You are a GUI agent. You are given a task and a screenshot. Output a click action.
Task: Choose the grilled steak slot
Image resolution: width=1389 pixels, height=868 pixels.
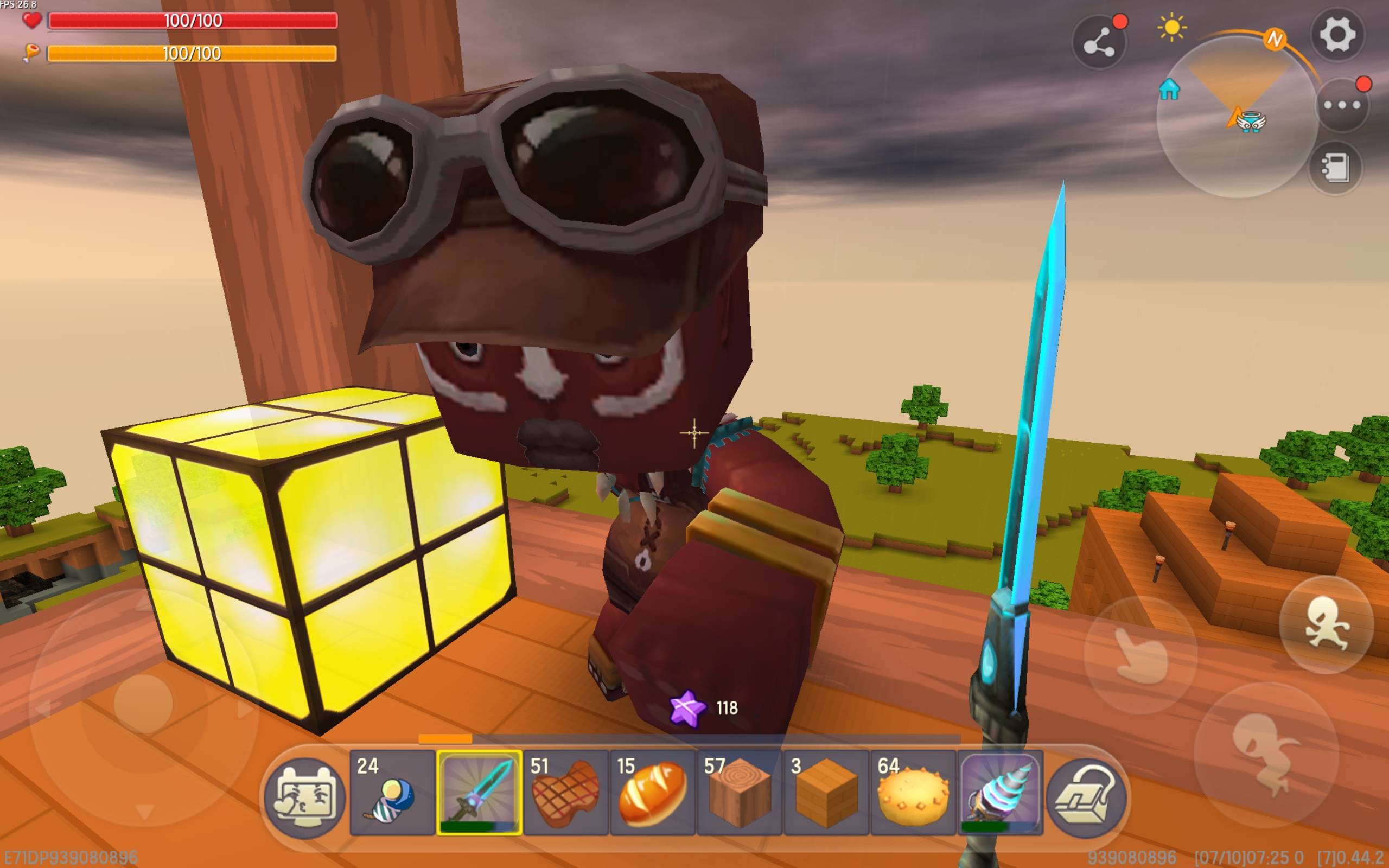(x=566, y=792)
